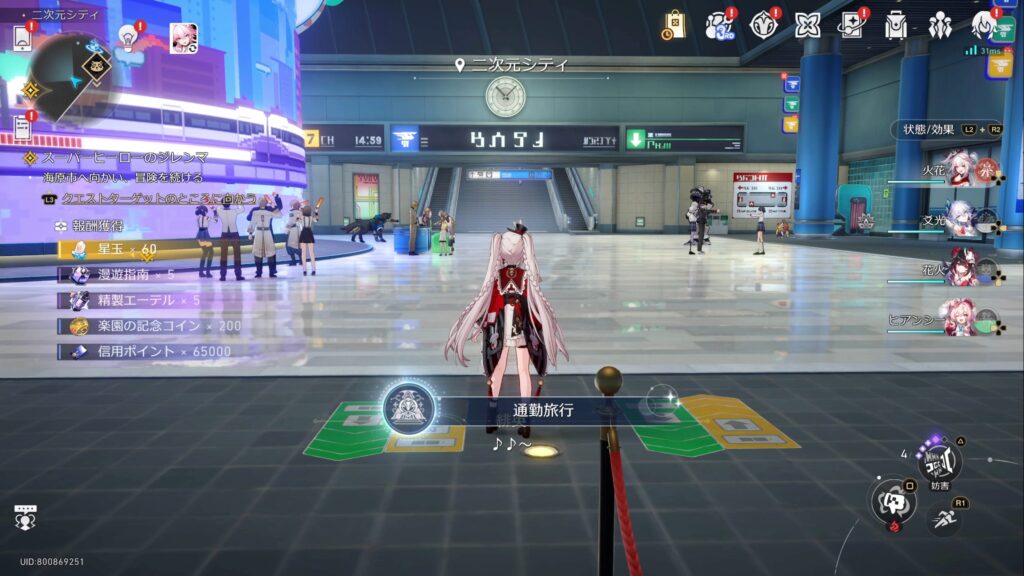Image resolution: width=1024 pixels, height=576 pixels.
Task: Switch to party member ヒアンシー
Action: pyautogui.click(x=958, y=318)
